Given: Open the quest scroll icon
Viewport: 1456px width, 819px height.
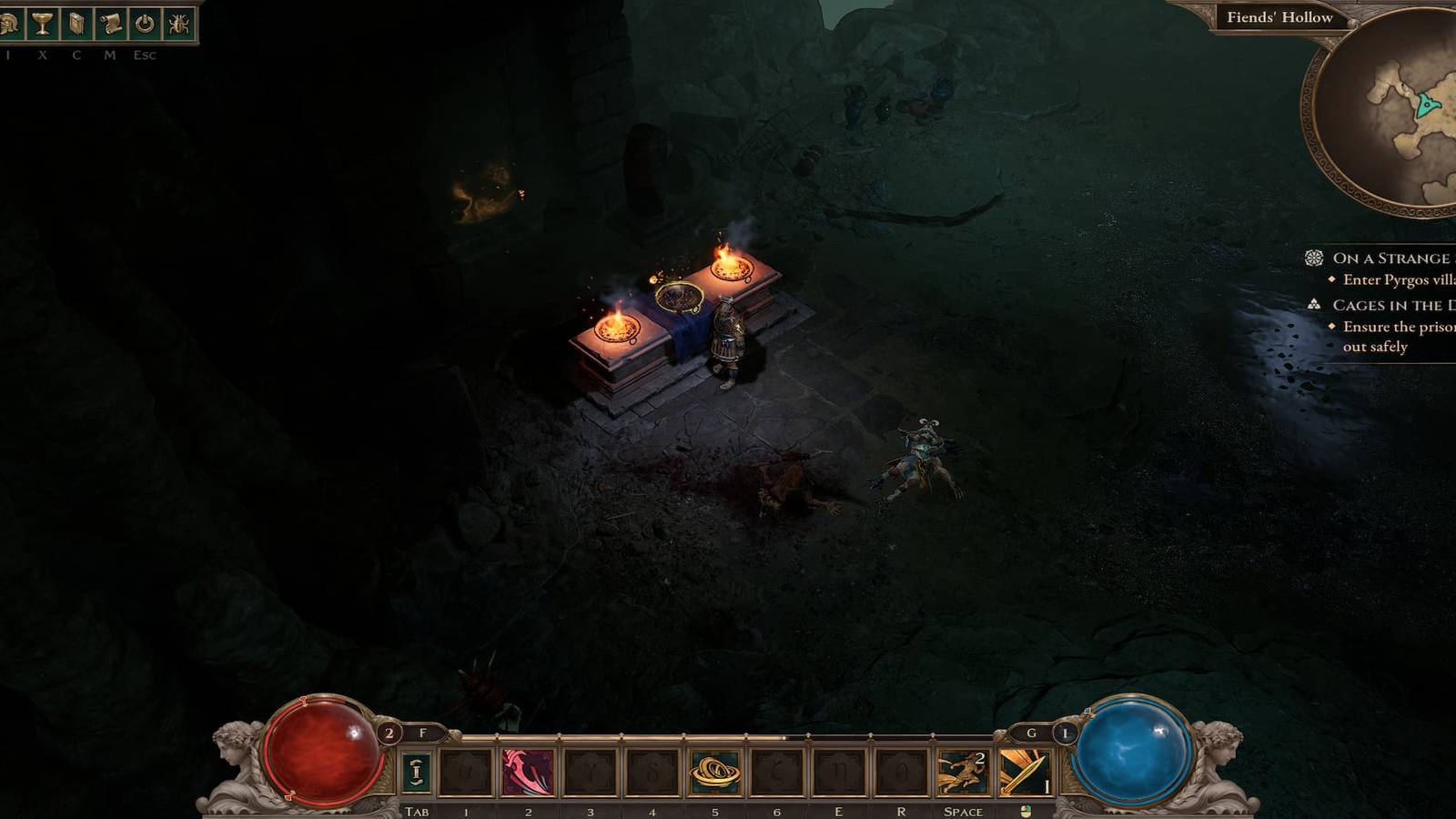Looking at the screenshot, I should click(110, 25).
